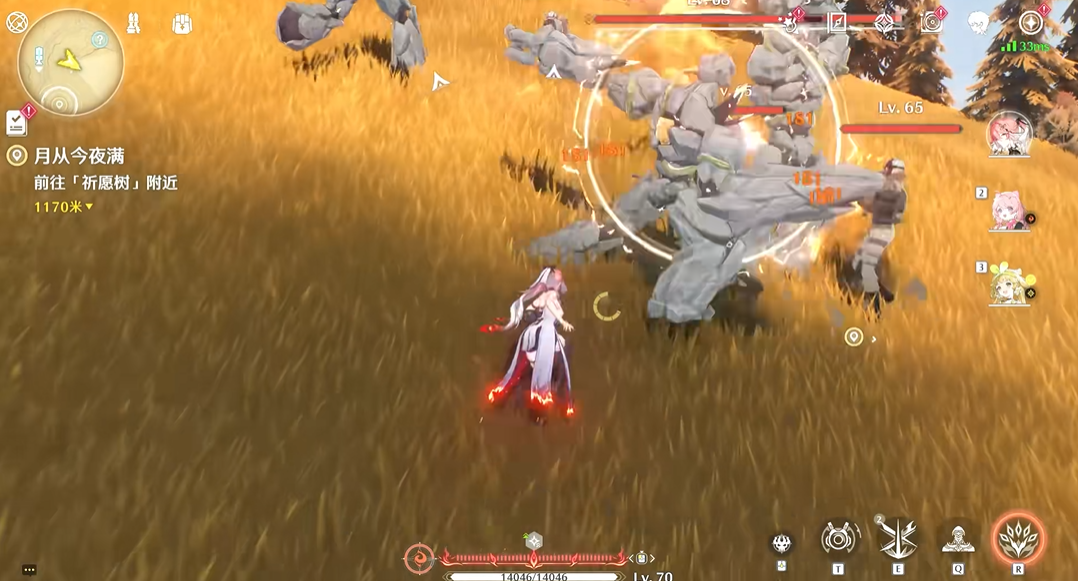Image resolution: width=1078 pixels, height=581 pixels.
Task: Click the question mark marker on minimap
Action: click(99, 40)
